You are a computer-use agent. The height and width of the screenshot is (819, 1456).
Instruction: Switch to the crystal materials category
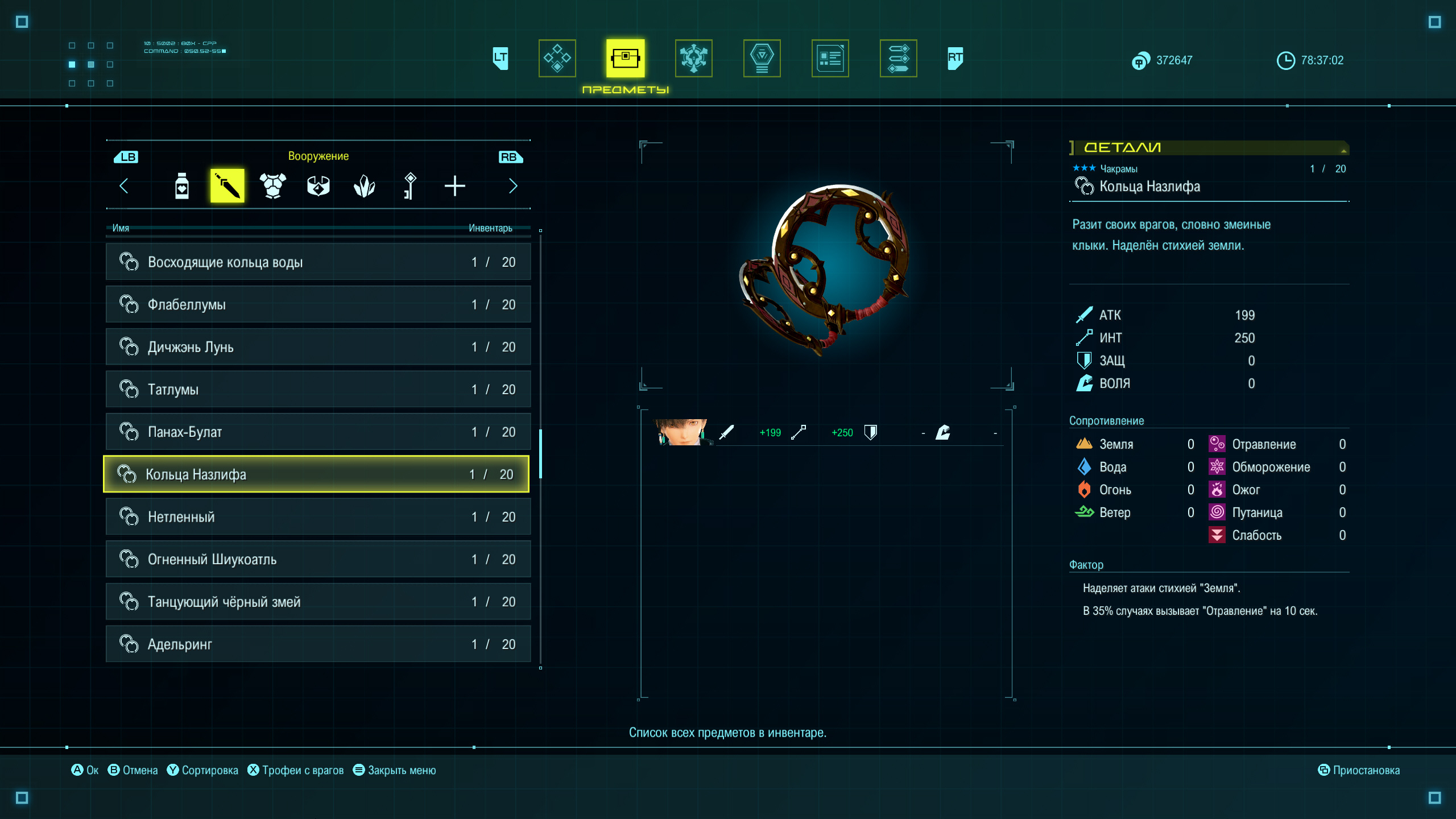point(364,186)
